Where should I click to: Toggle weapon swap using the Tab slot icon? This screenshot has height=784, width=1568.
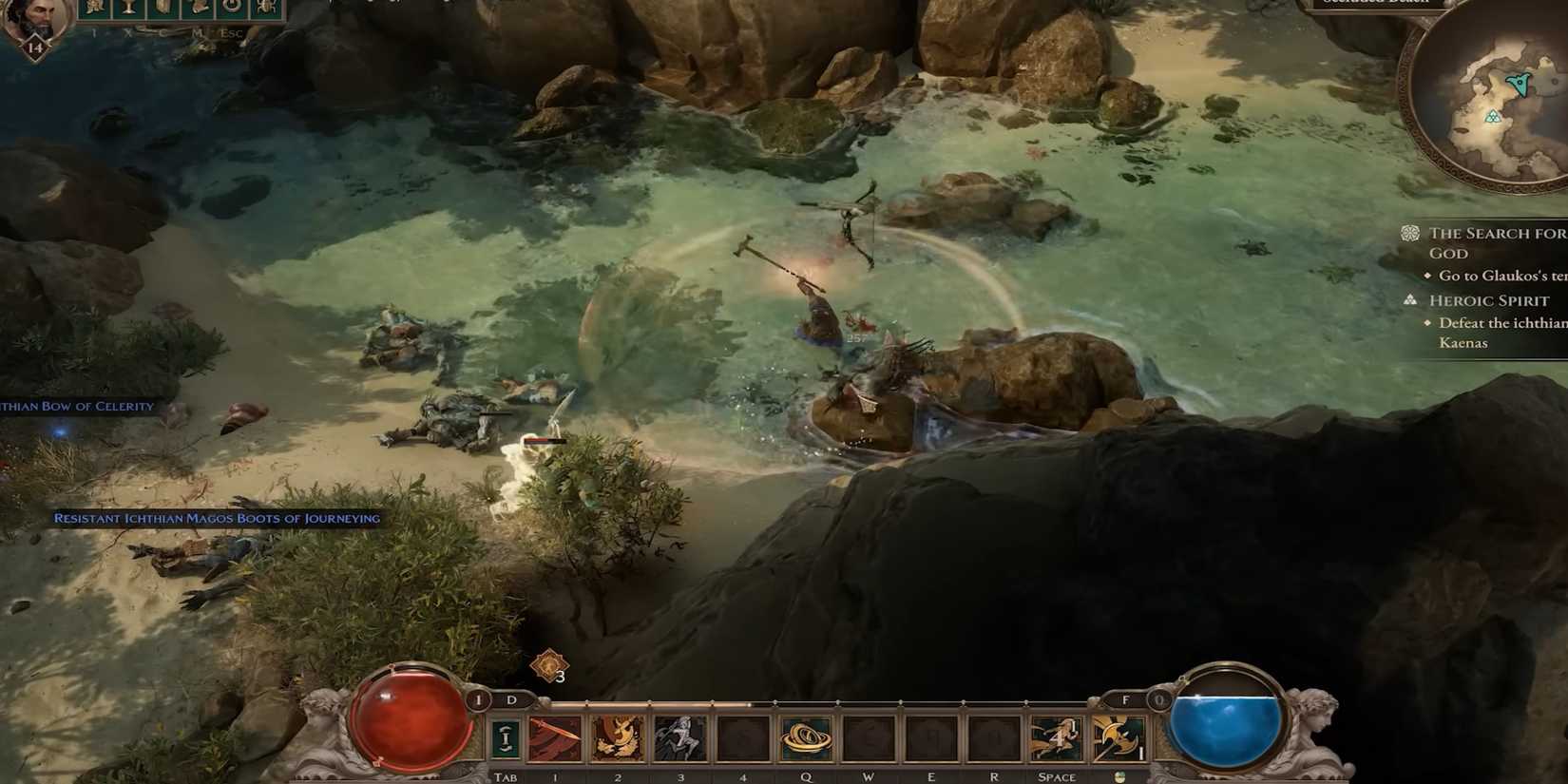click(x=507, y=737)
